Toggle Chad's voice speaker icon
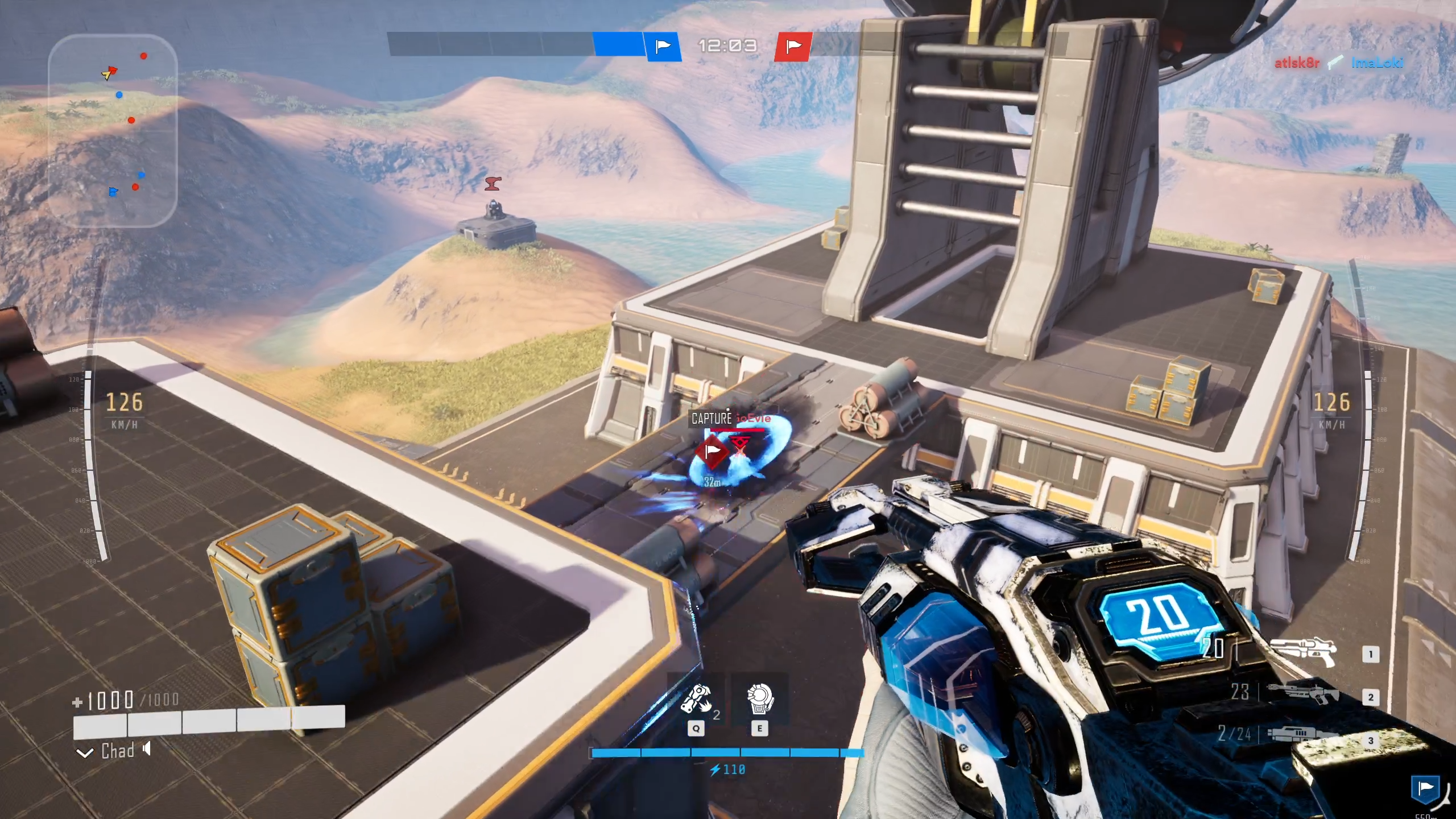 (147, 749)
